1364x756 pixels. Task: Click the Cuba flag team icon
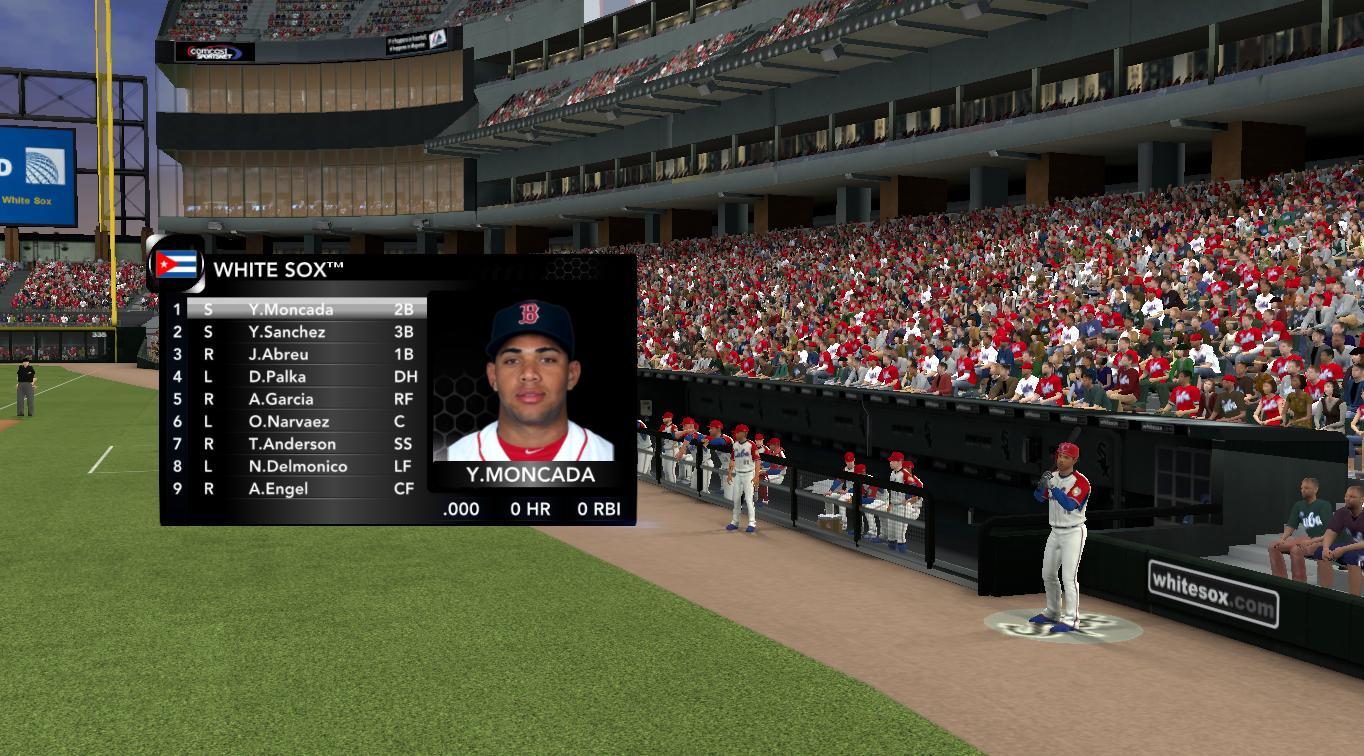point(176,265)
